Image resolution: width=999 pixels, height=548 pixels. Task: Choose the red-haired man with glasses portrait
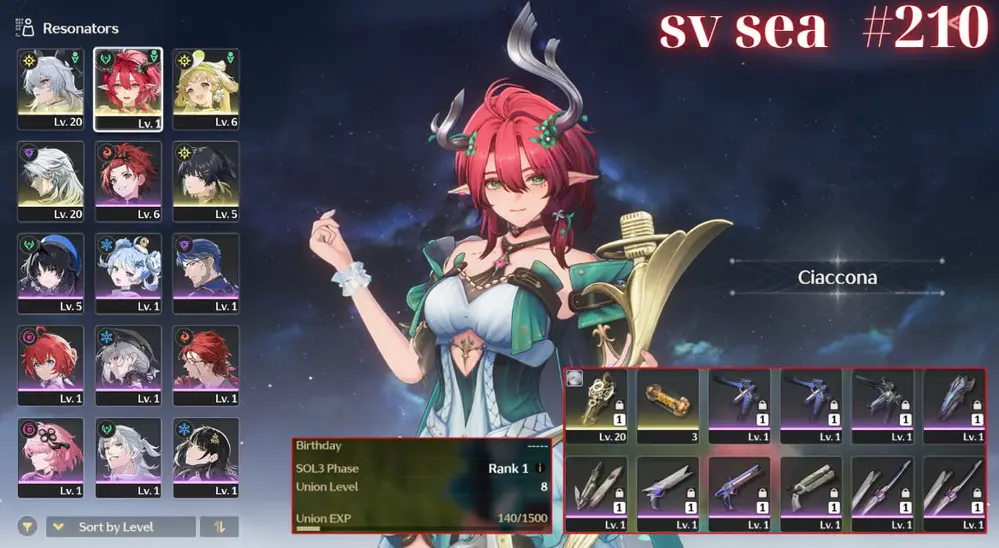pos(206,365)
